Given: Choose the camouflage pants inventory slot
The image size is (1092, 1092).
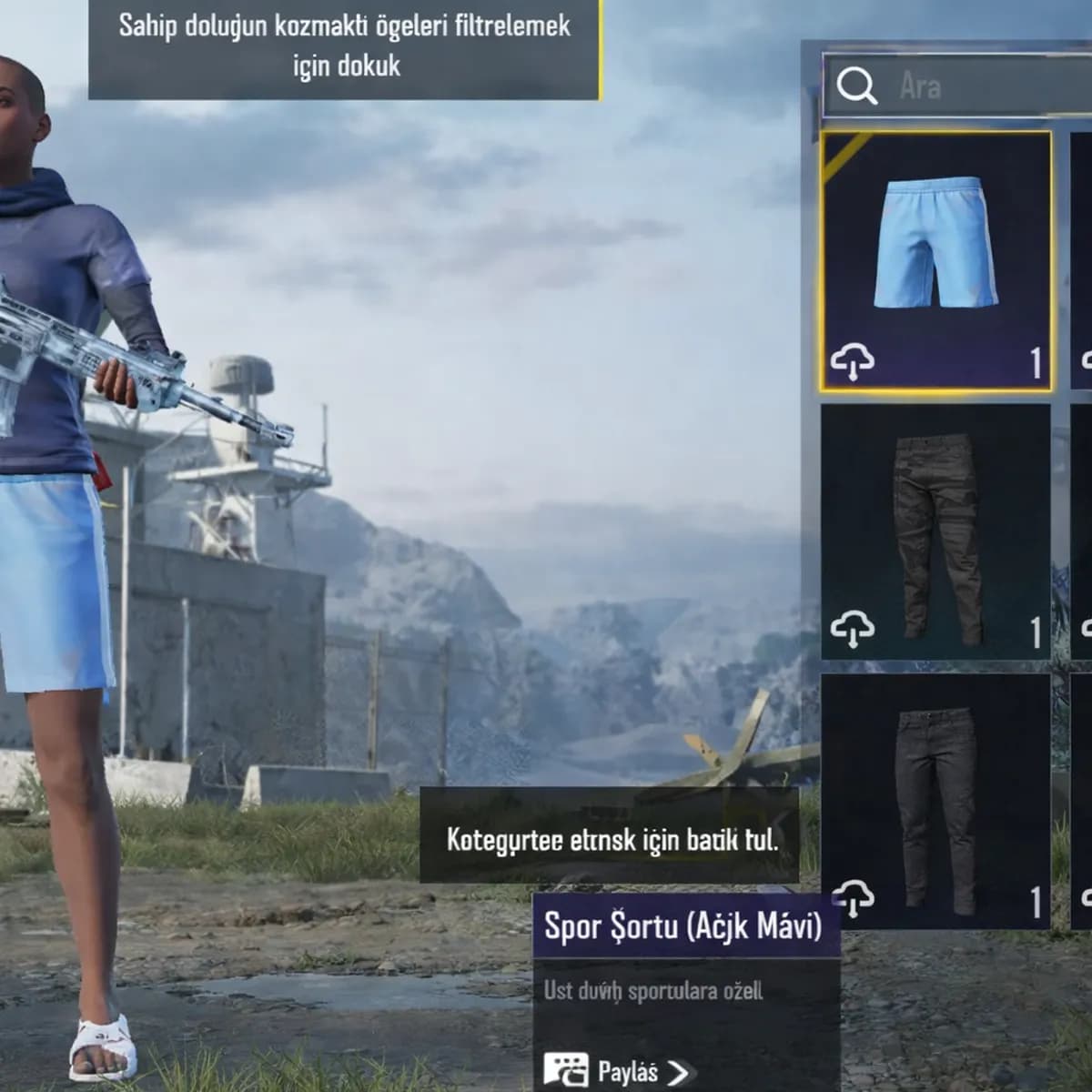Looking at the screenshot, I should pyautogui.click(x=935, y=532).
